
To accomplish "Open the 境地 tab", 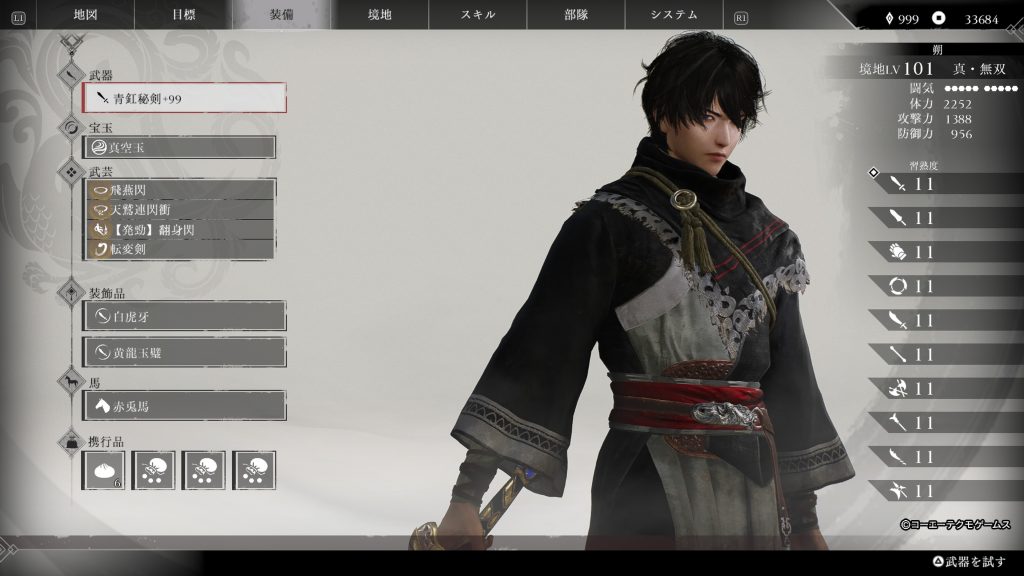I will pos(380,15).
